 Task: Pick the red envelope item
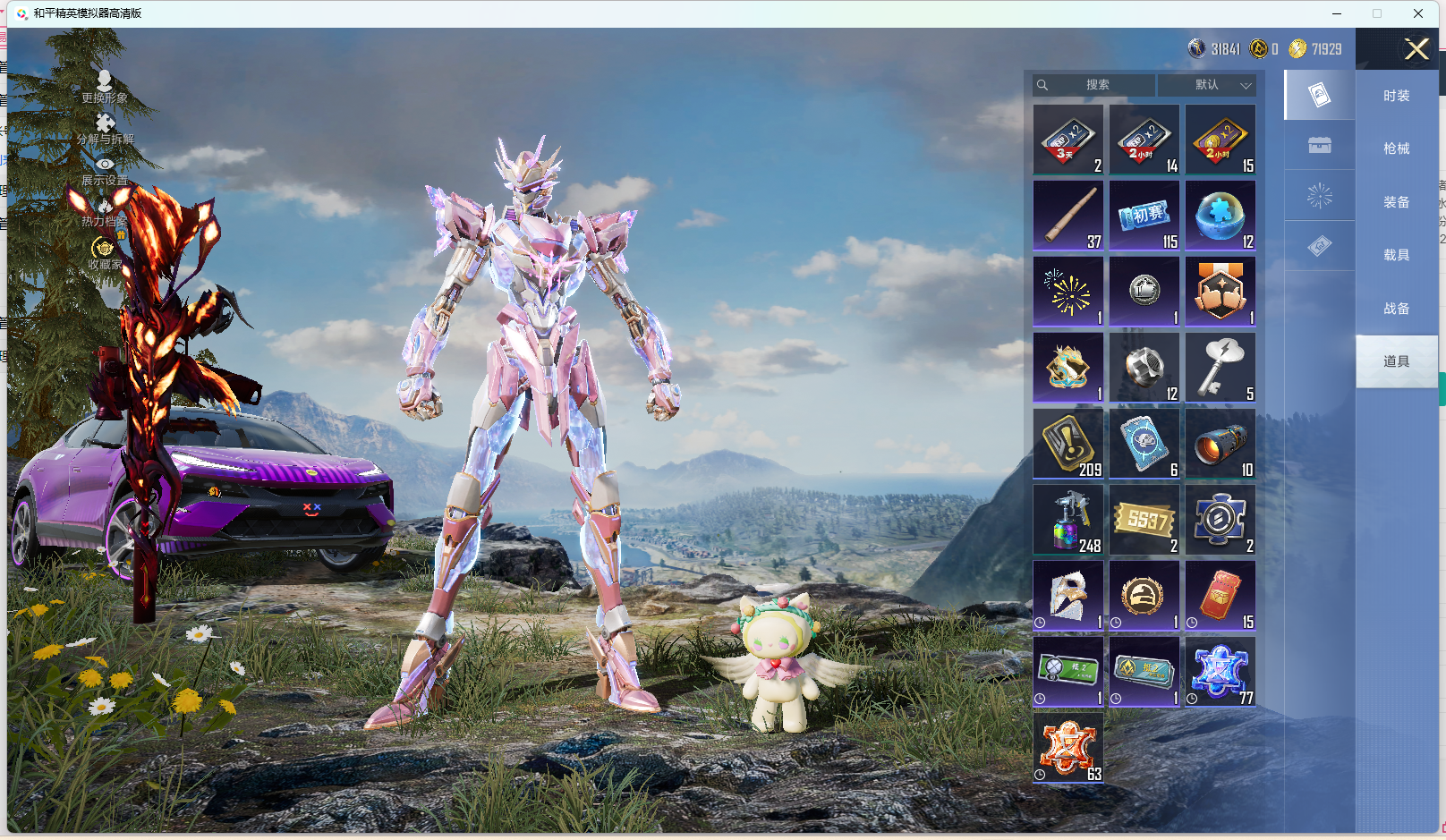1221,596
